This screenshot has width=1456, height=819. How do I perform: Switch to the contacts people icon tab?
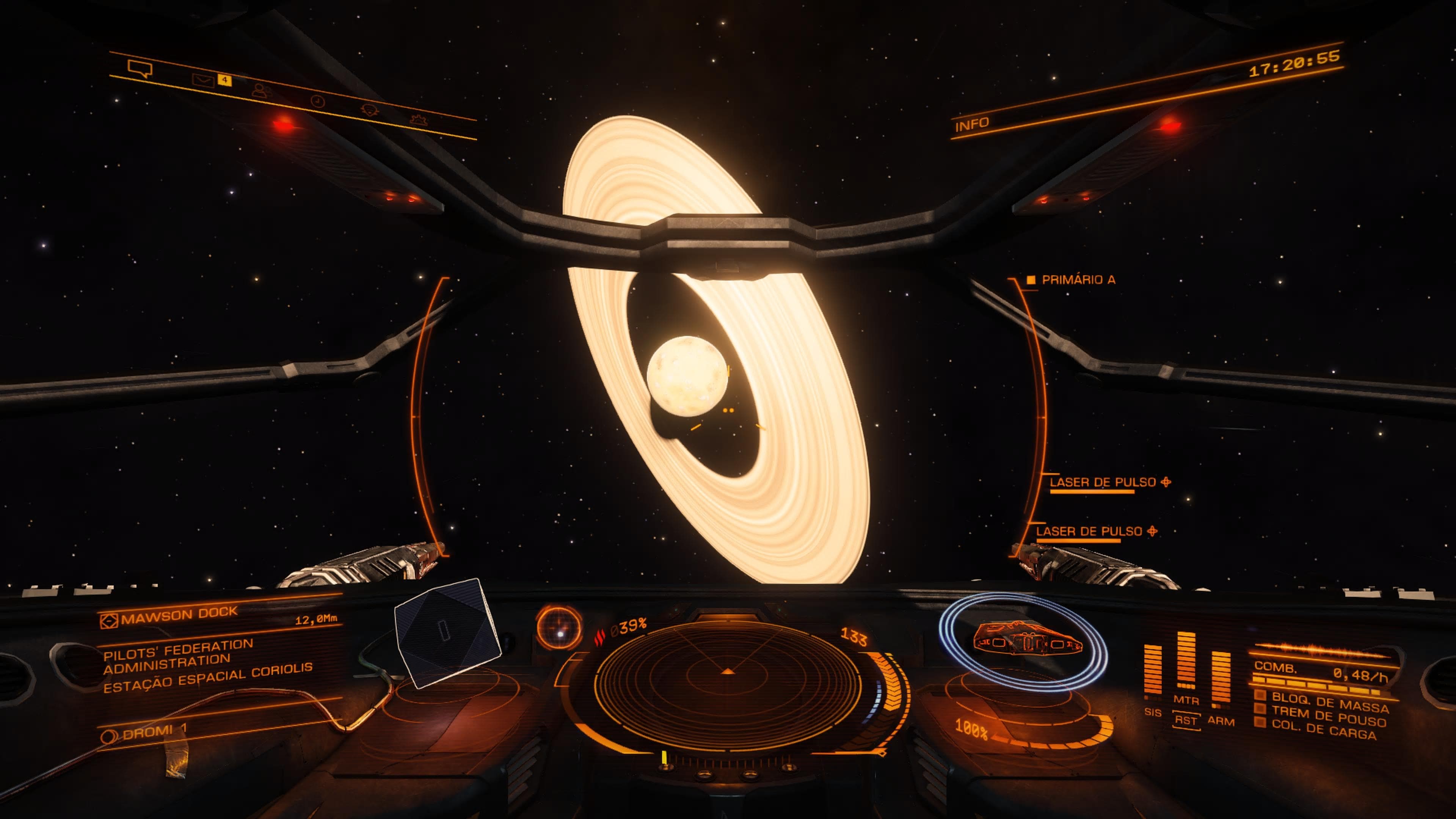[x=261, y=91]
